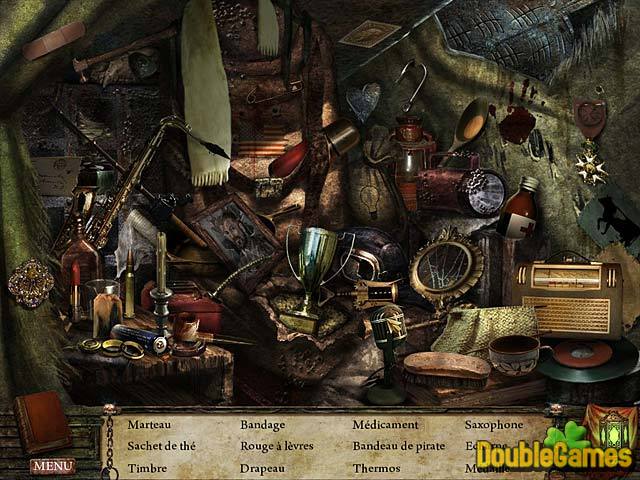Screen dimensions: 640x480
Task: Choose 'Drapeau' in the object list
Action: point(263,467)
